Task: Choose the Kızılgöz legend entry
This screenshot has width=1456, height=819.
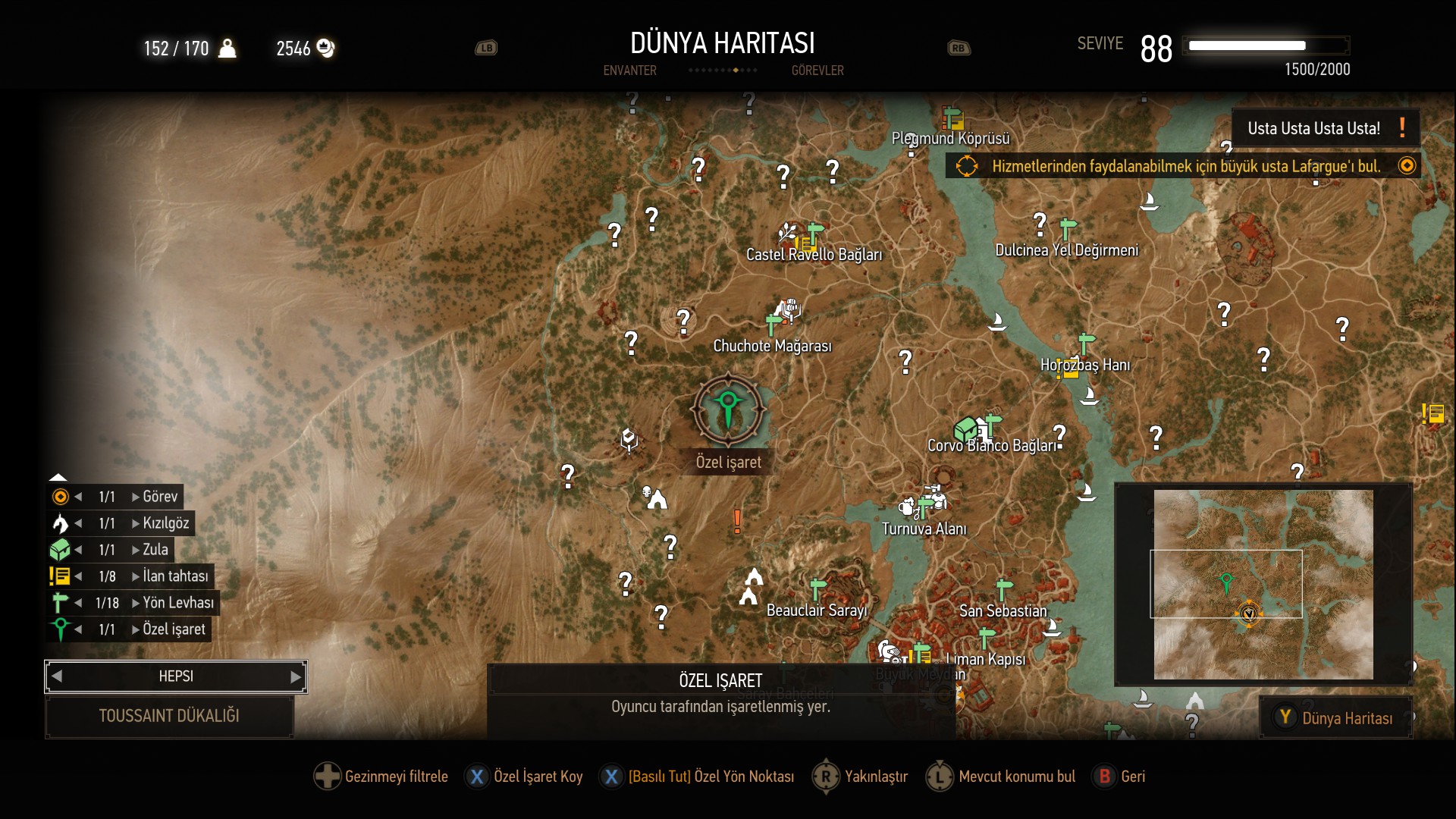Action: 165,523
